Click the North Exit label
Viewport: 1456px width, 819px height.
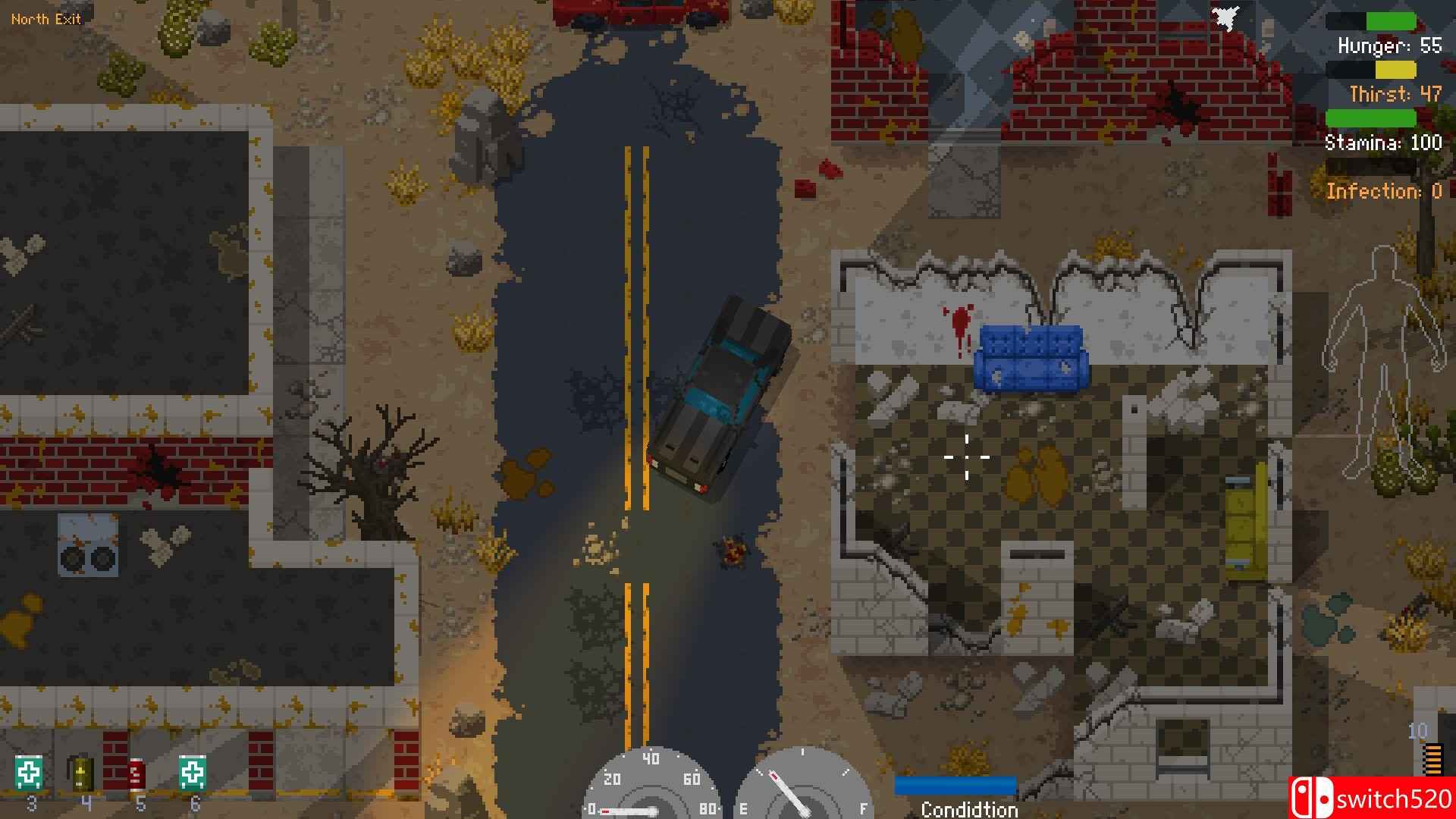(47, 18)
